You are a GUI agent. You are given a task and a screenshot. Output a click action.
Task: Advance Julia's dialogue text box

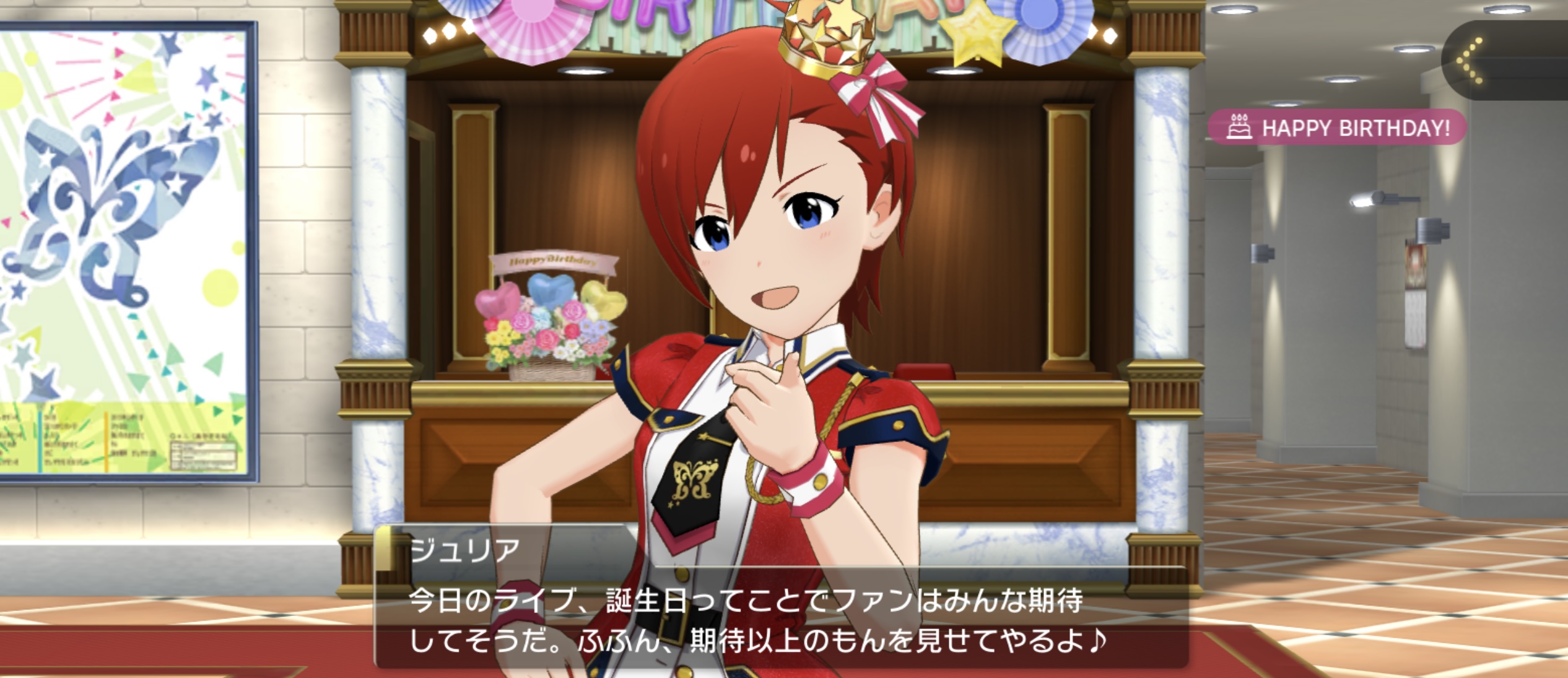tap(780, 619)
